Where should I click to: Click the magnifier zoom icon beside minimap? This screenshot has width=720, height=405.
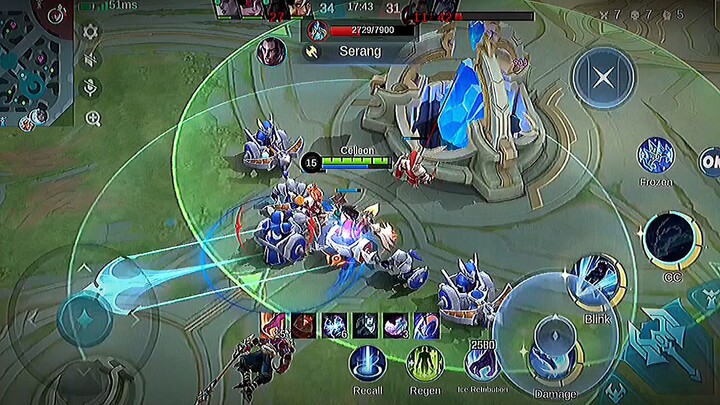click(x=92, y=118)
